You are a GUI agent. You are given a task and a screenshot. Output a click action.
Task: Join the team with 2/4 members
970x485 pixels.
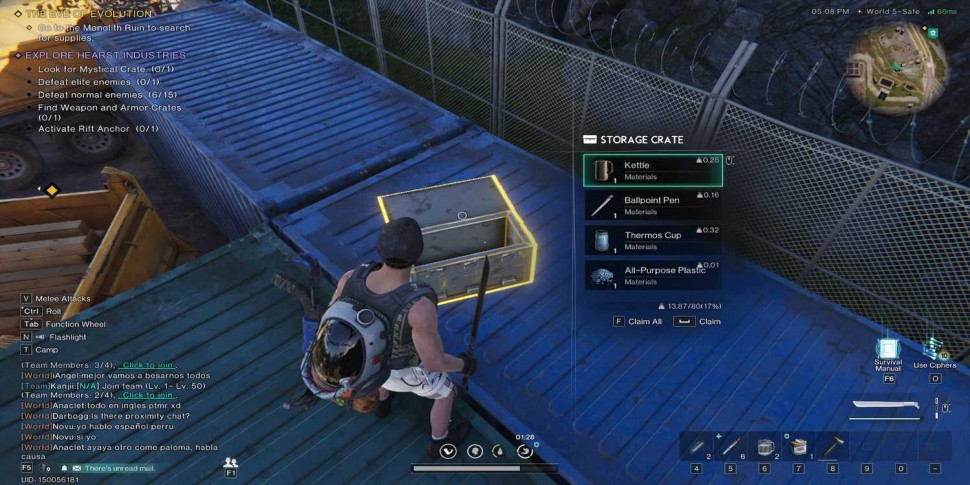click(147, 395)
